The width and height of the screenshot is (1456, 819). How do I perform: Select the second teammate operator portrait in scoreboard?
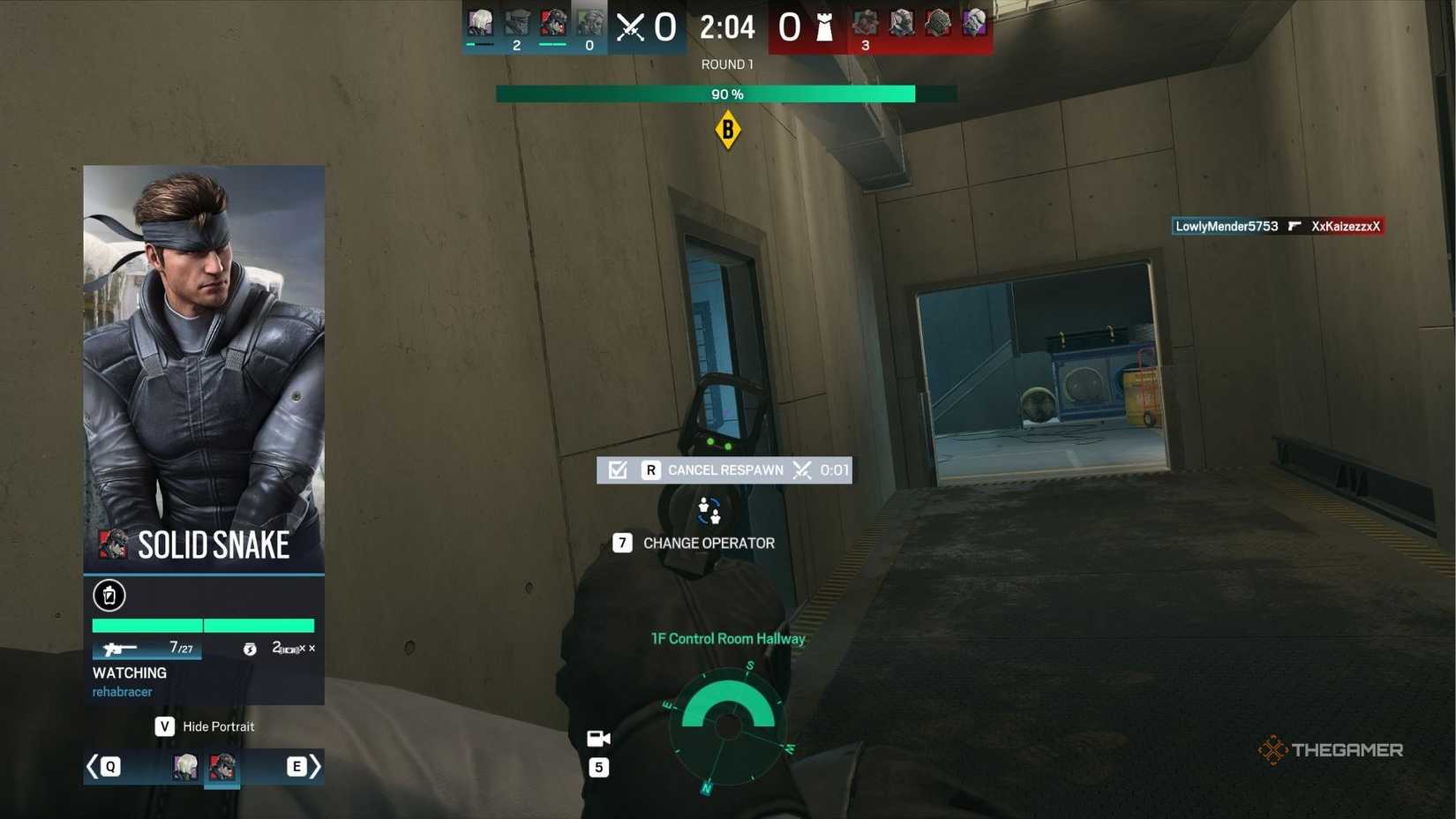coord(517,24)
